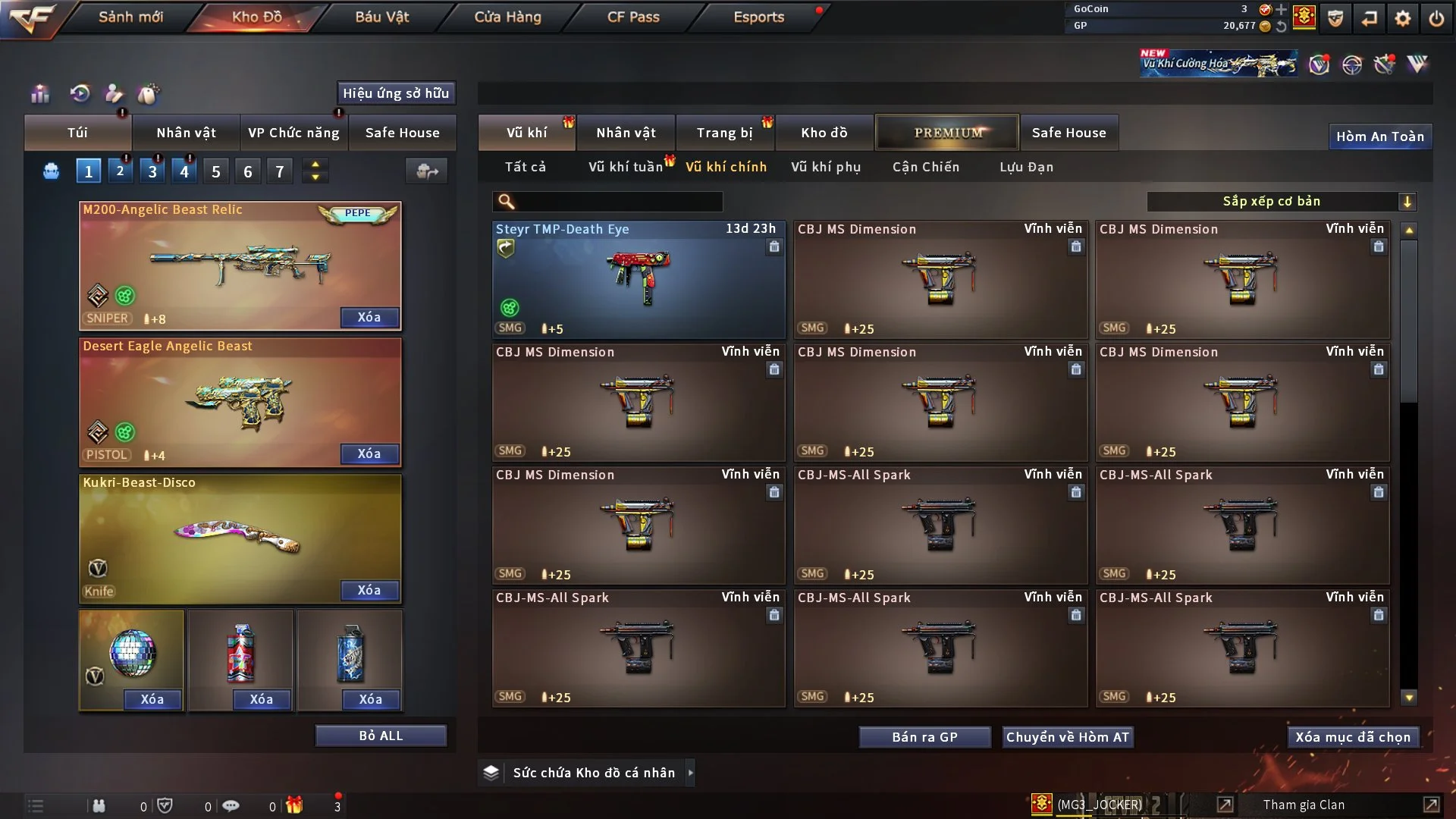Show the Vũ khí phụ weapon category
The height and width of the screenshot is (819, 1456).
coord(826,167)
